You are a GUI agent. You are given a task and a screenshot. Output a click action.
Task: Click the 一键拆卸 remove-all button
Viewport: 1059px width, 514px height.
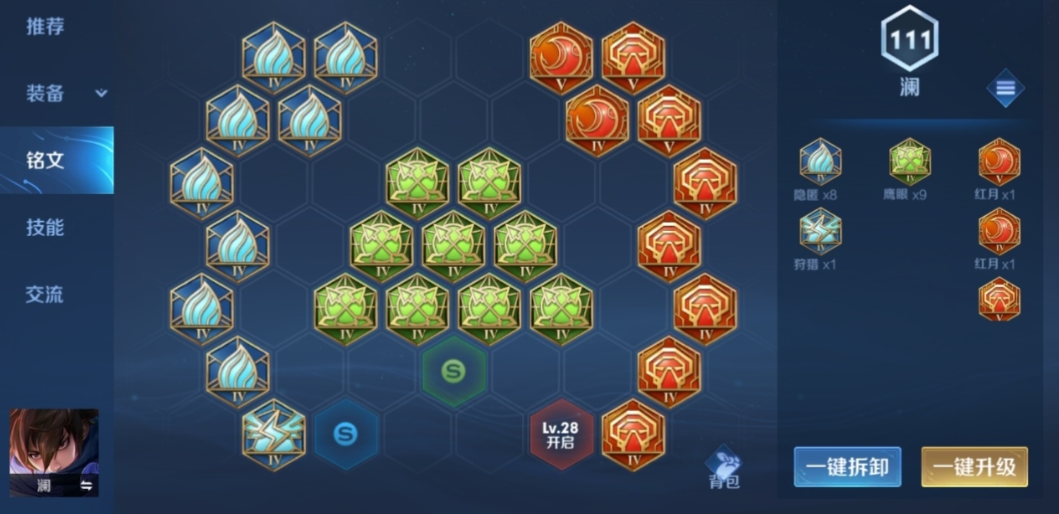click(847, 467)
